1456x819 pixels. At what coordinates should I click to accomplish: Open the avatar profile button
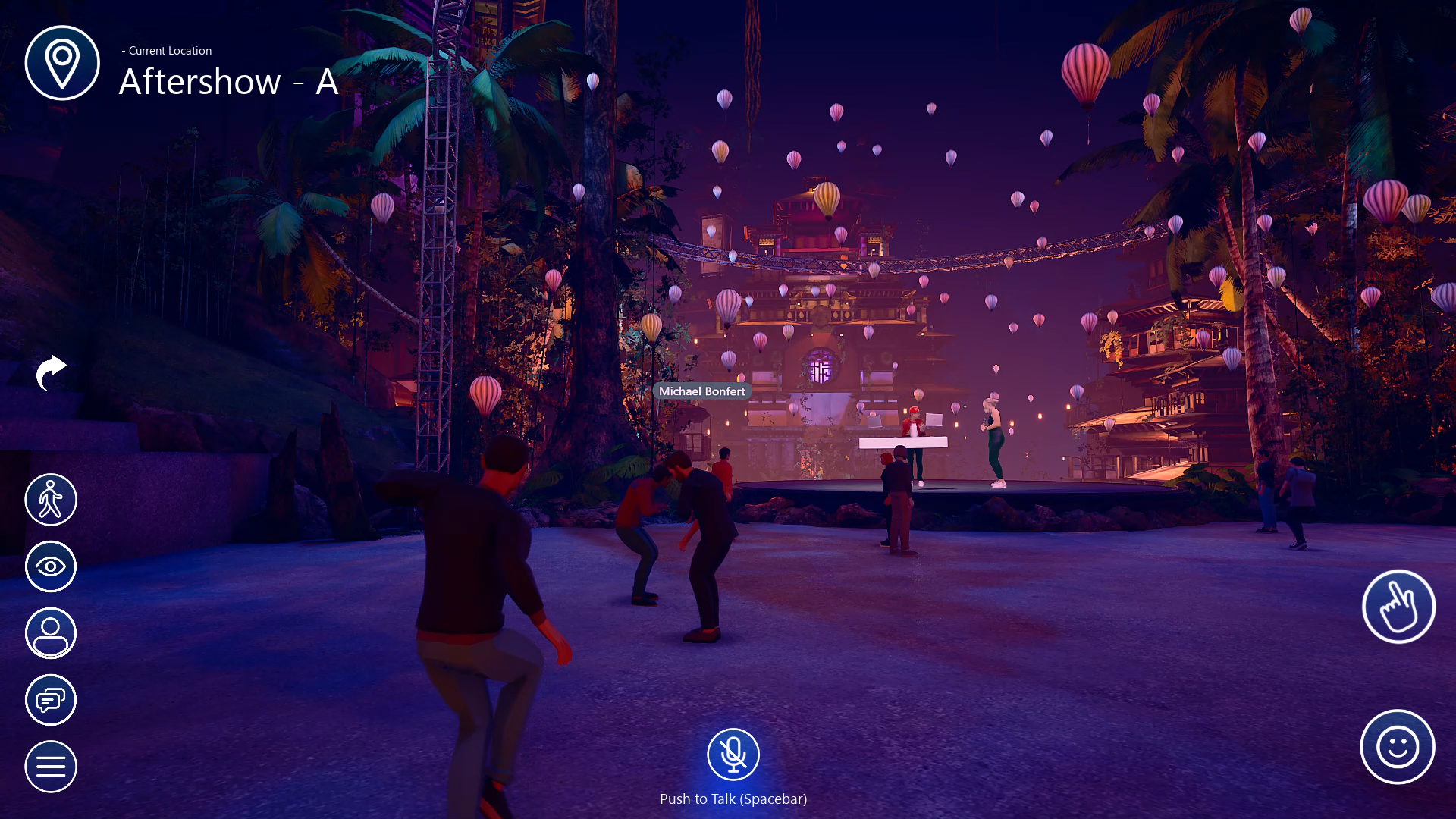(51, 633)
